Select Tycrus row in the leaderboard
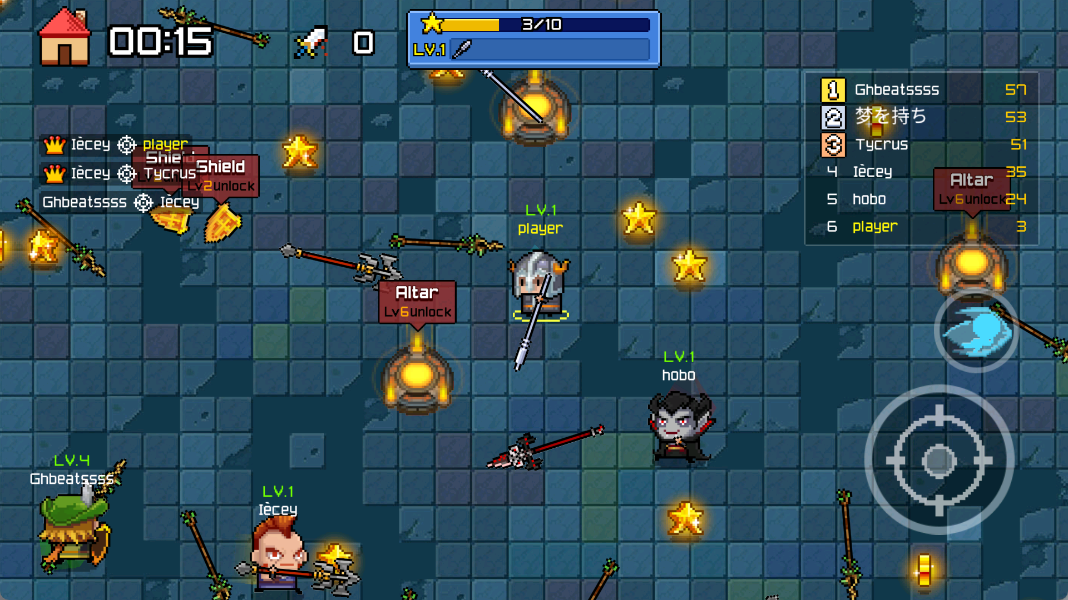Screen dimensions: 1068x600 coord(923,144)
